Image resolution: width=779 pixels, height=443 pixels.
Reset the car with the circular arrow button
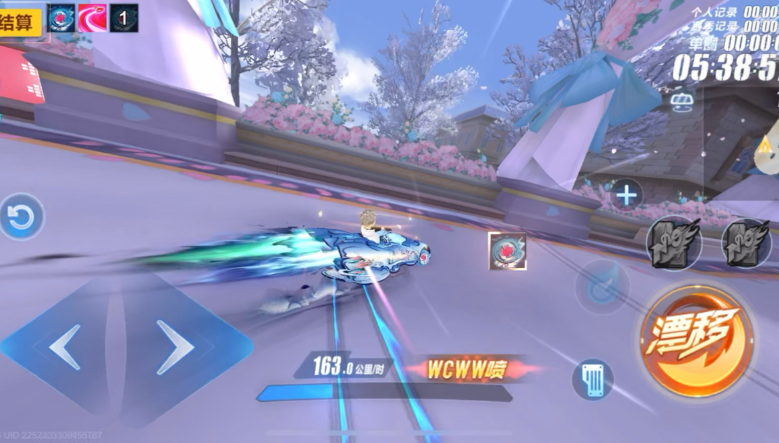tap(22, 217)
